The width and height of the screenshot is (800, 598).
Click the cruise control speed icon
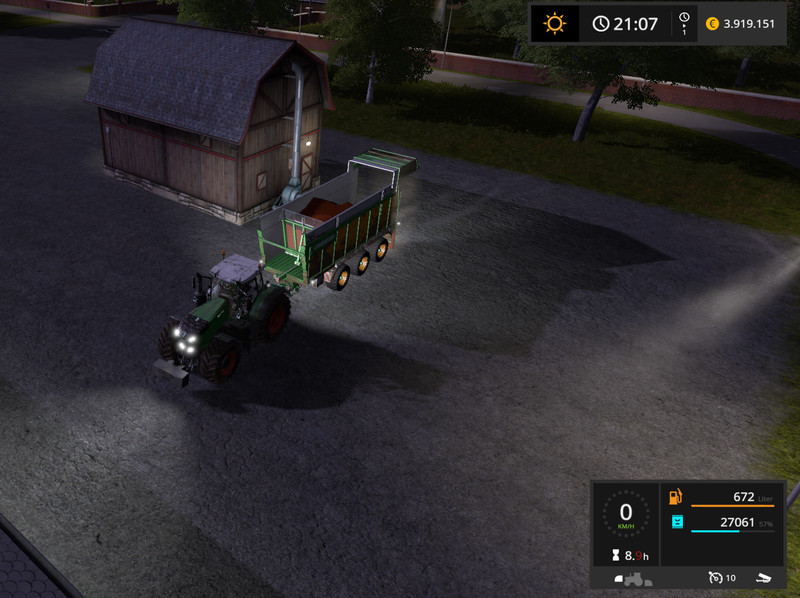pos(715,577)
